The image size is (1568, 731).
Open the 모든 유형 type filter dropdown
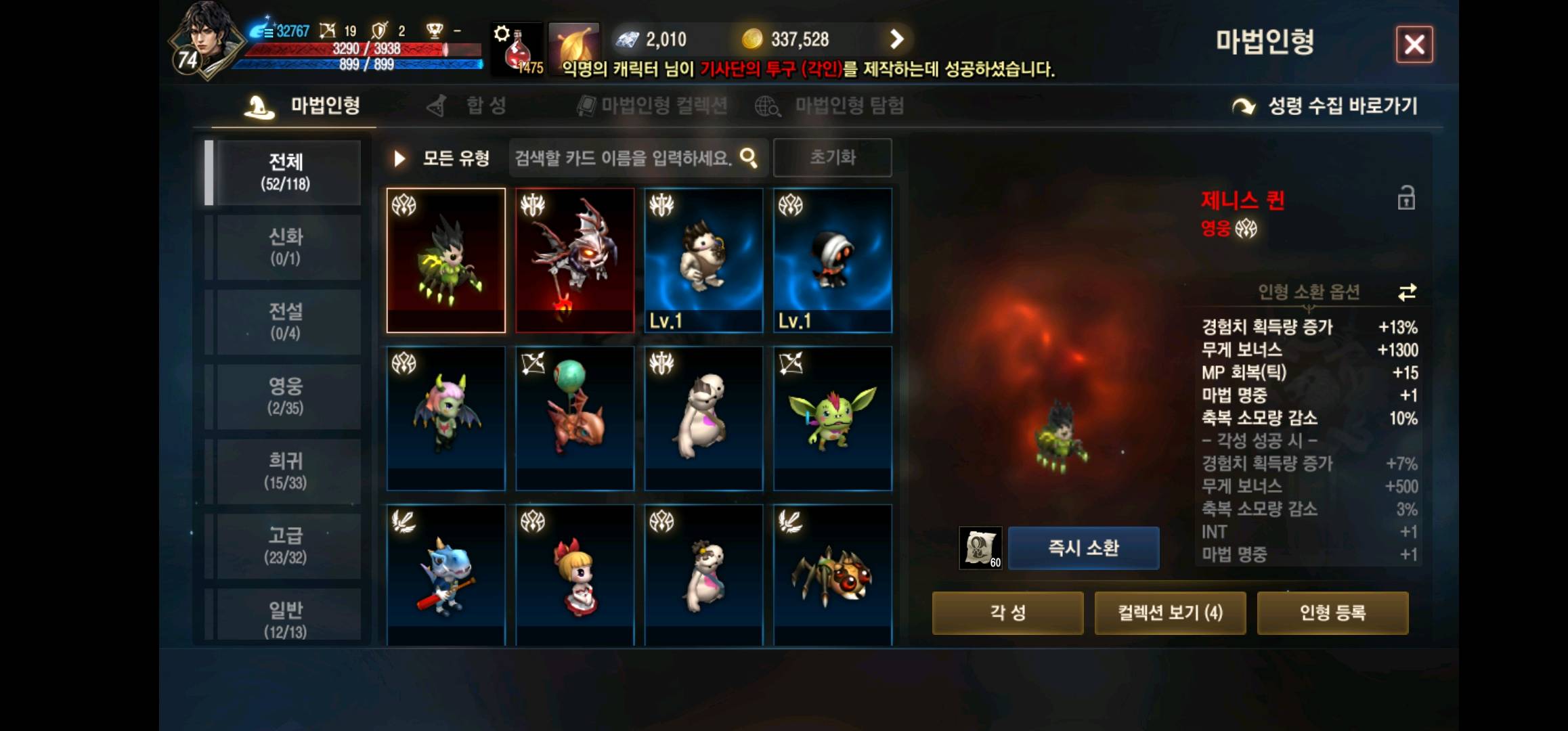pos(456,157)
